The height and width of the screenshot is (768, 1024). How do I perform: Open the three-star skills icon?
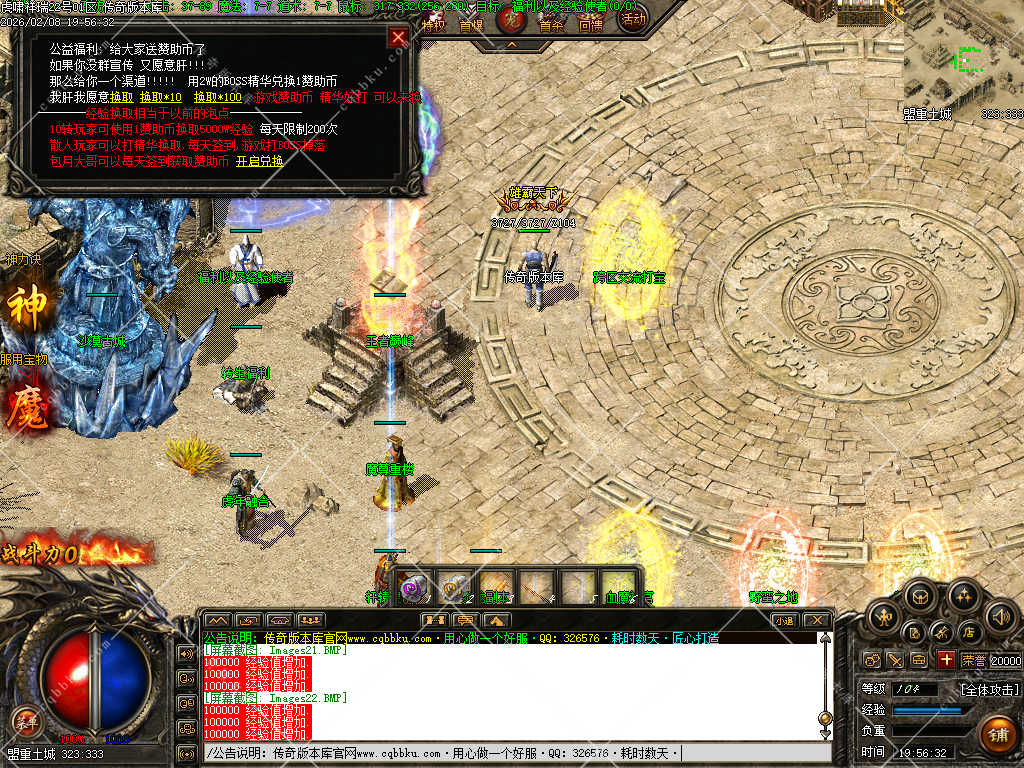963,597
